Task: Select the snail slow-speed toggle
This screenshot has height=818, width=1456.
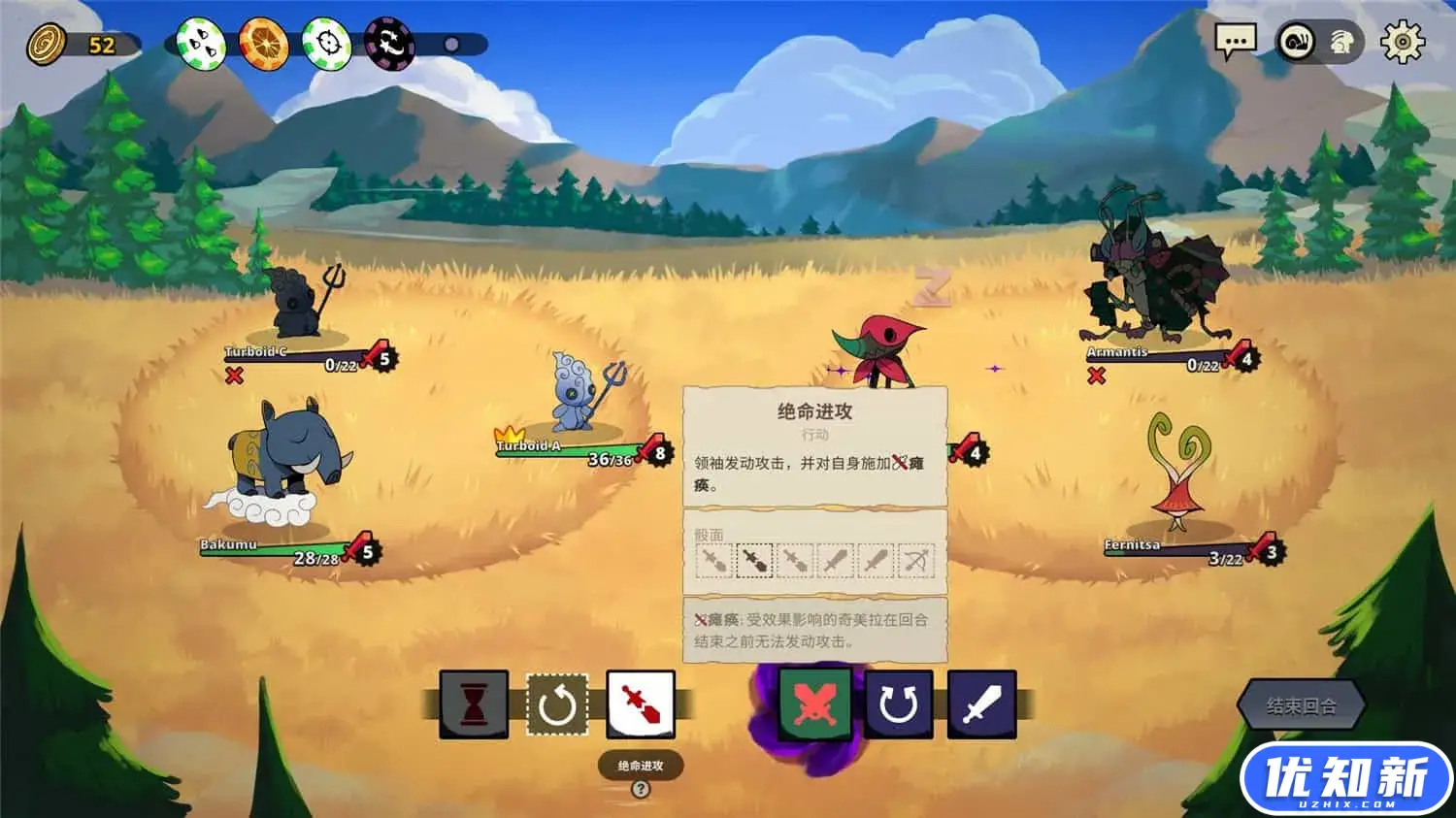Action: [1297, 42]
